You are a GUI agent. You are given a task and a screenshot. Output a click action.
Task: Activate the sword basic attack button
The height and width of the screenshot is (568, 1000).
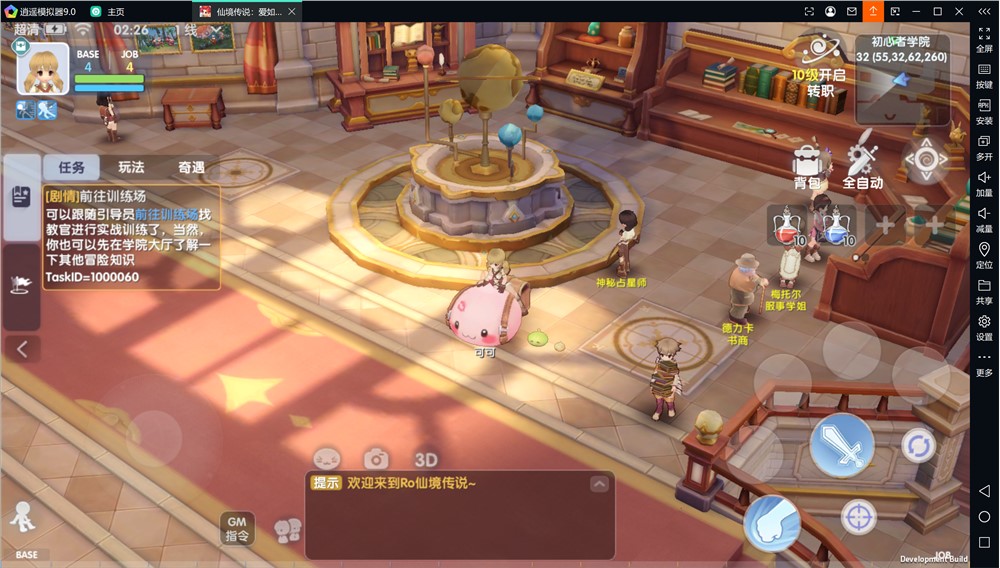[841, 445]
